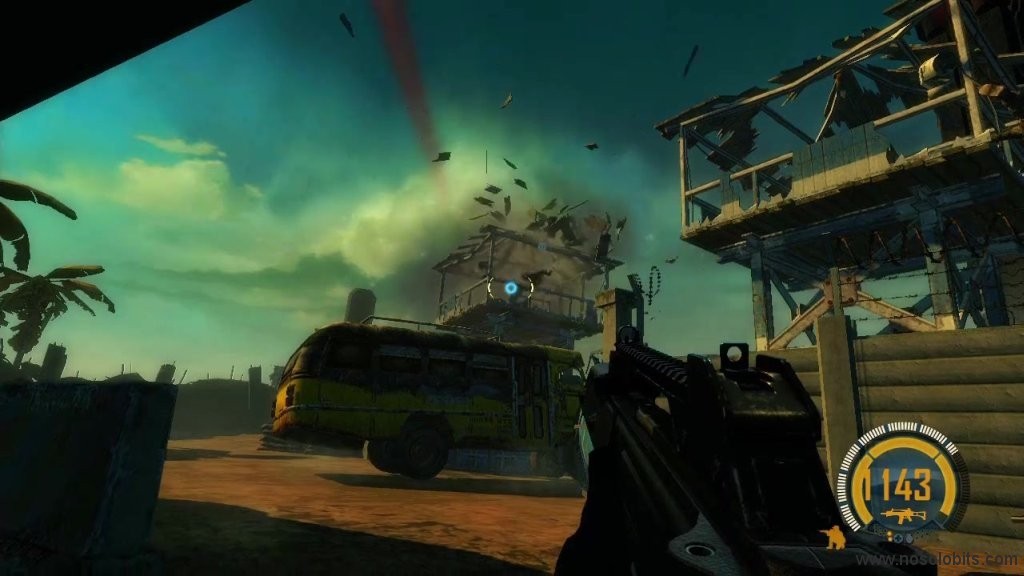Screen dimensions: 1024x576
Task: Click the assault rifle weapon icon
Action: (904, 515)
